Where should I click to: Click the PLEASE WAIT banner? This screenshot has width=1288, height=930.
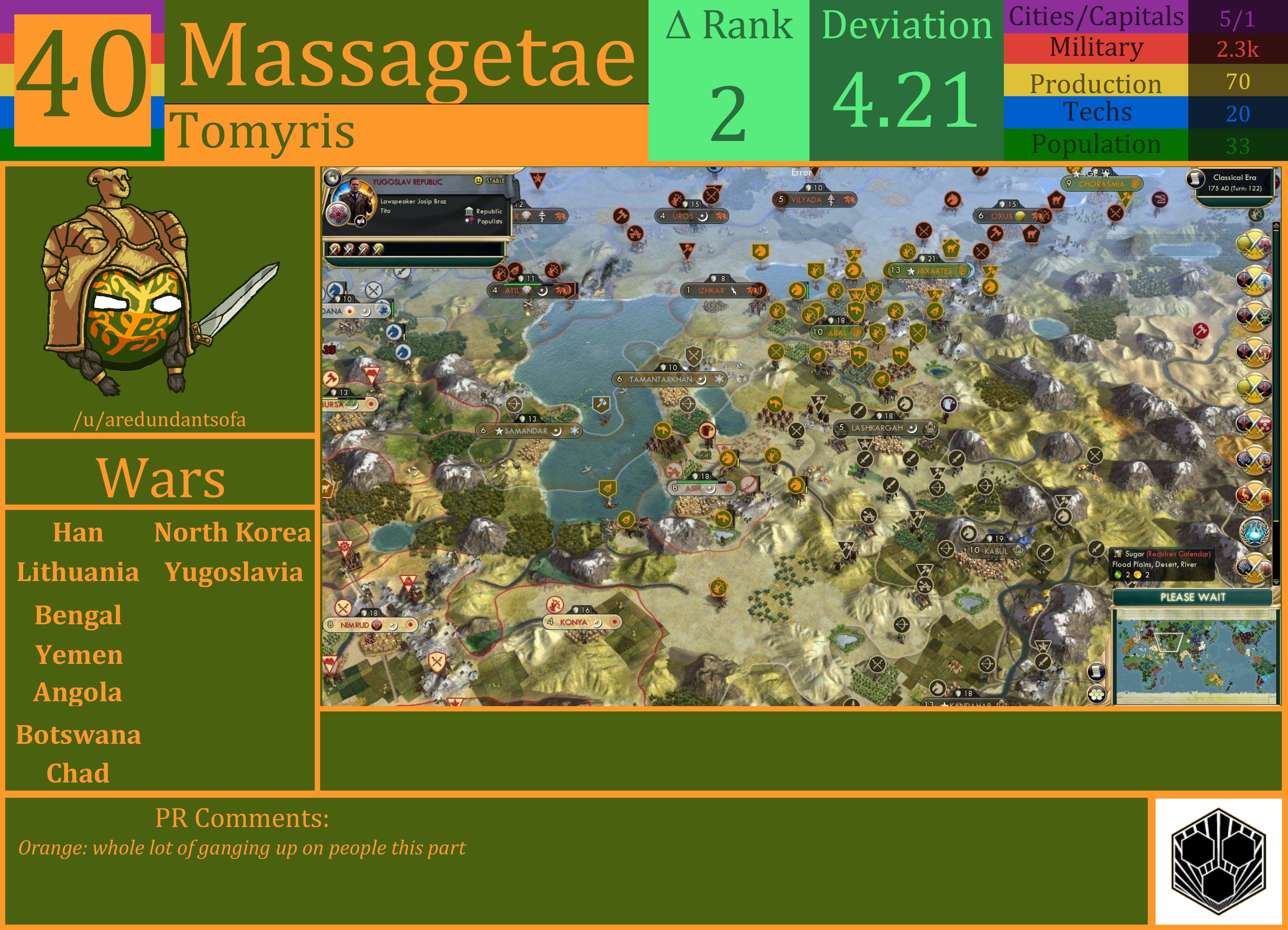pos(1193,597)
